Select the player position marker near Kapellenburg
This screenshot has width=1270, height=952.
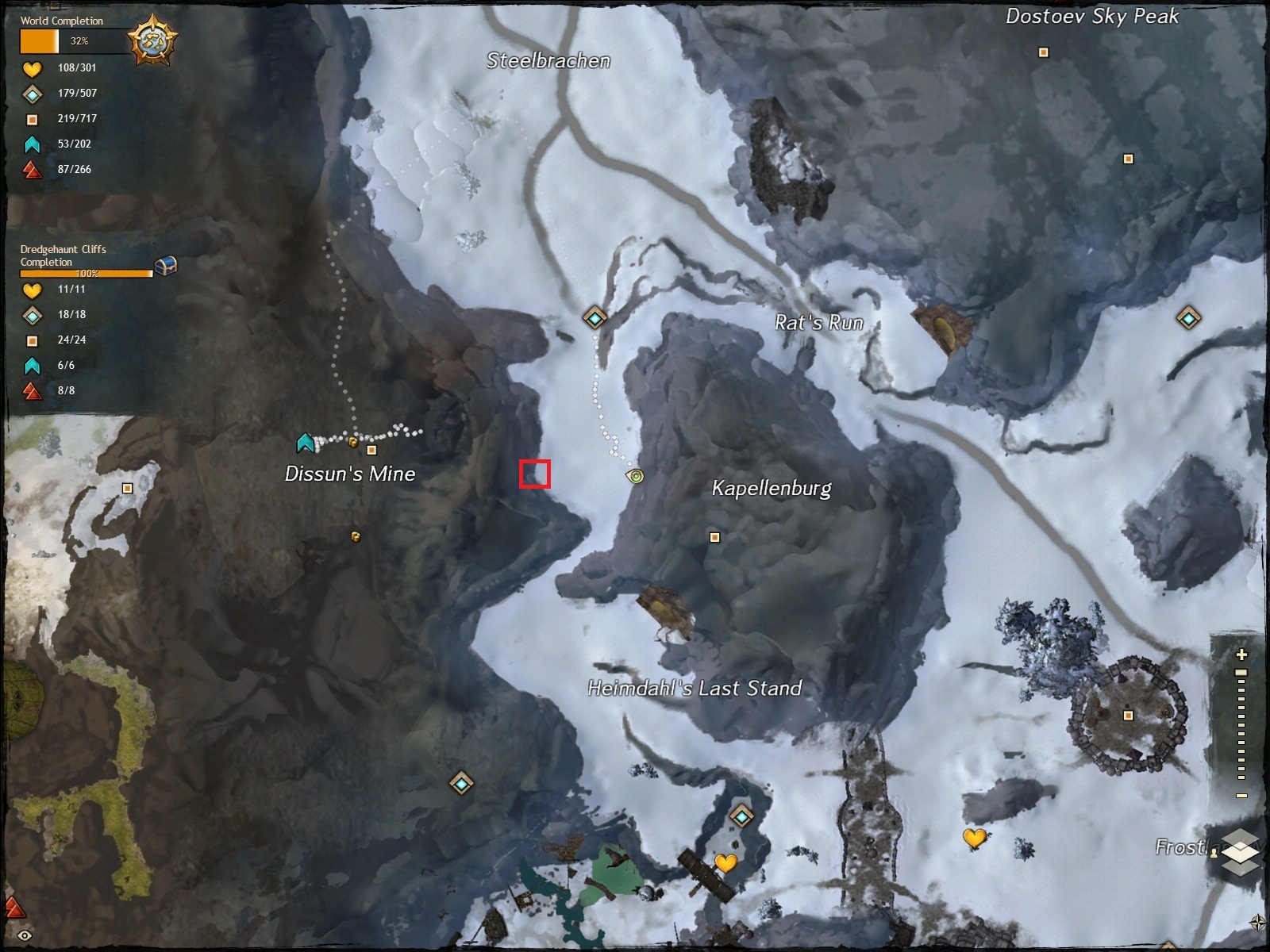click(635, 476)
